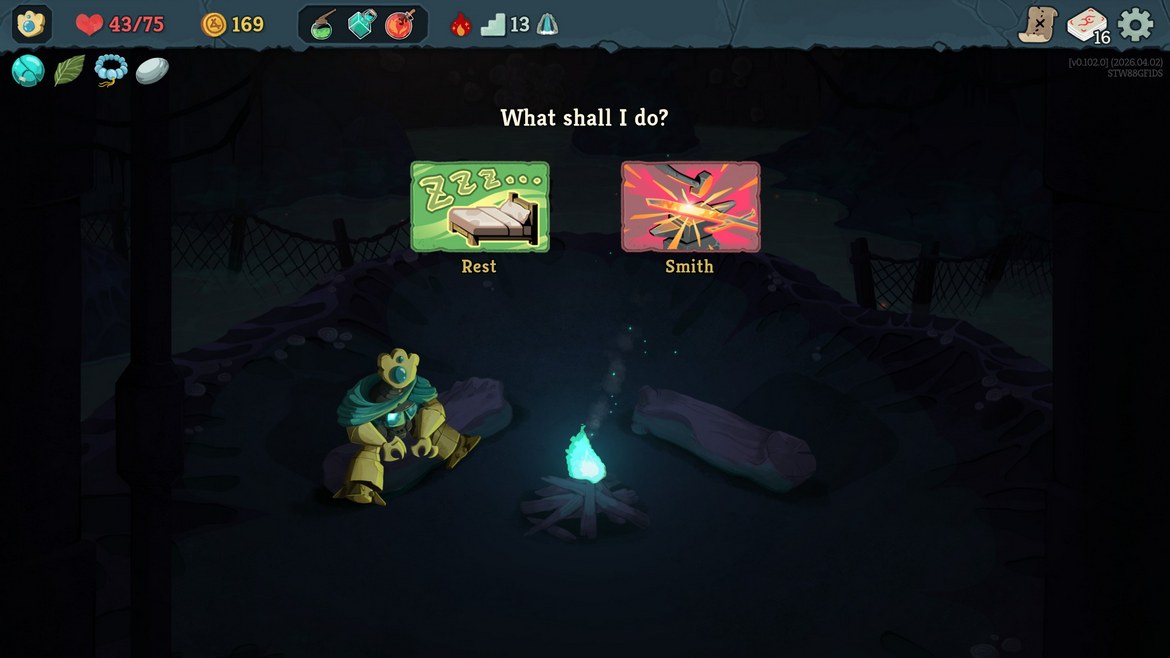
Task: Open the settings gear menu
Action: [1135, 24]
